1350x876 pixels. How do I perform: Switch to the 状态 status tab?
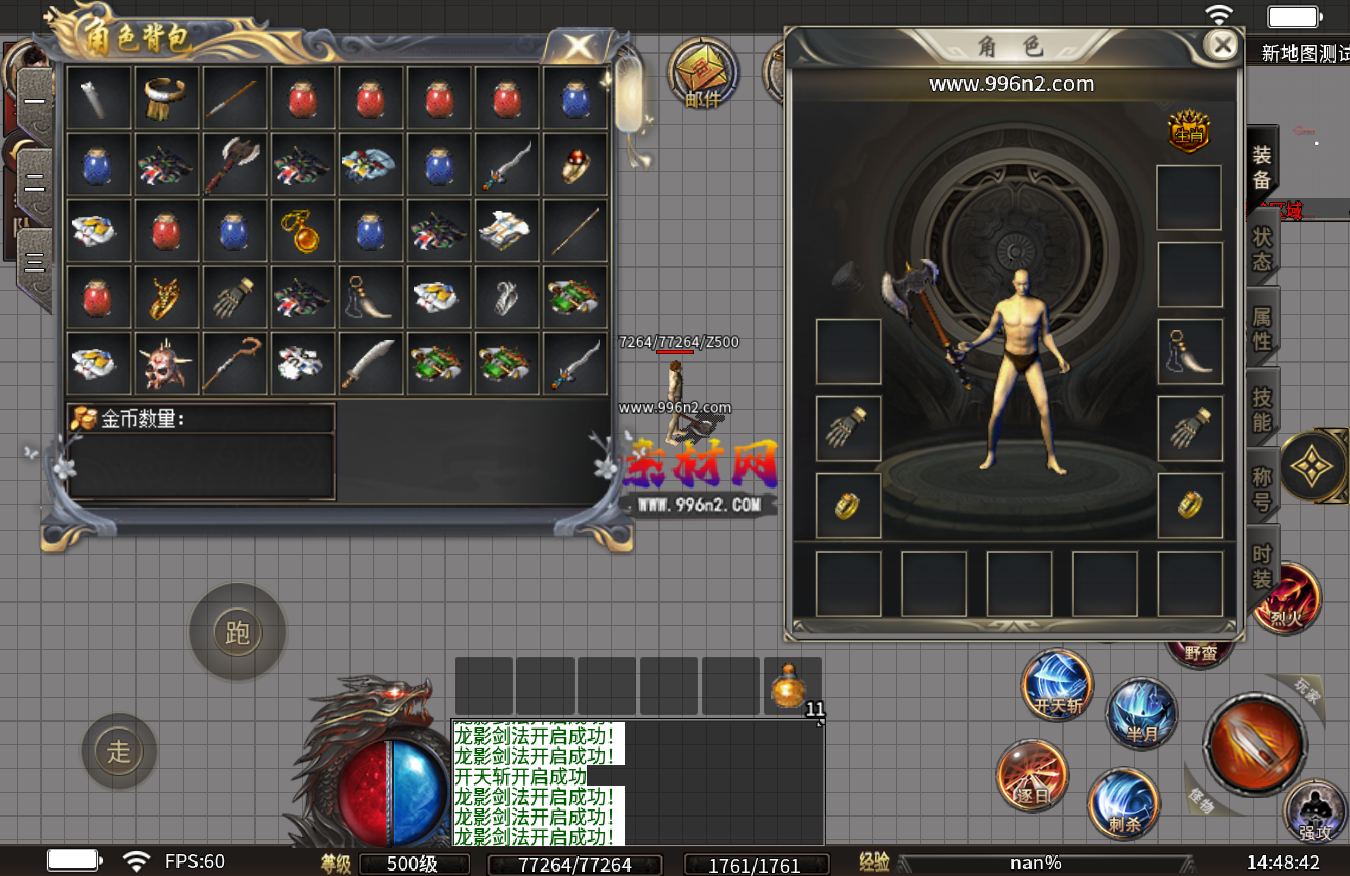coord(1263,249)
